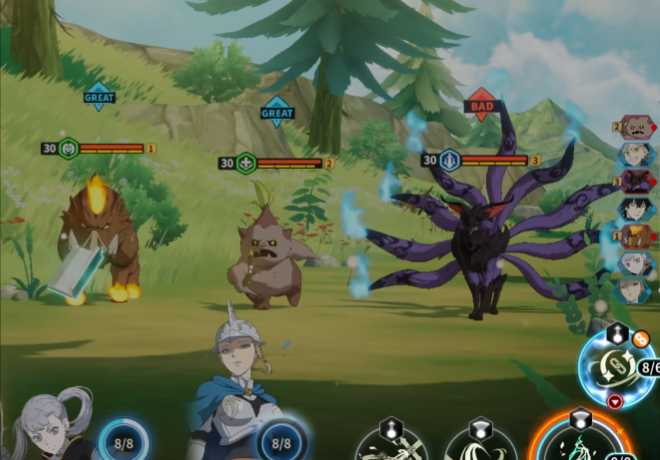Select the crossed-swords slash skill icon

[391, 443]
